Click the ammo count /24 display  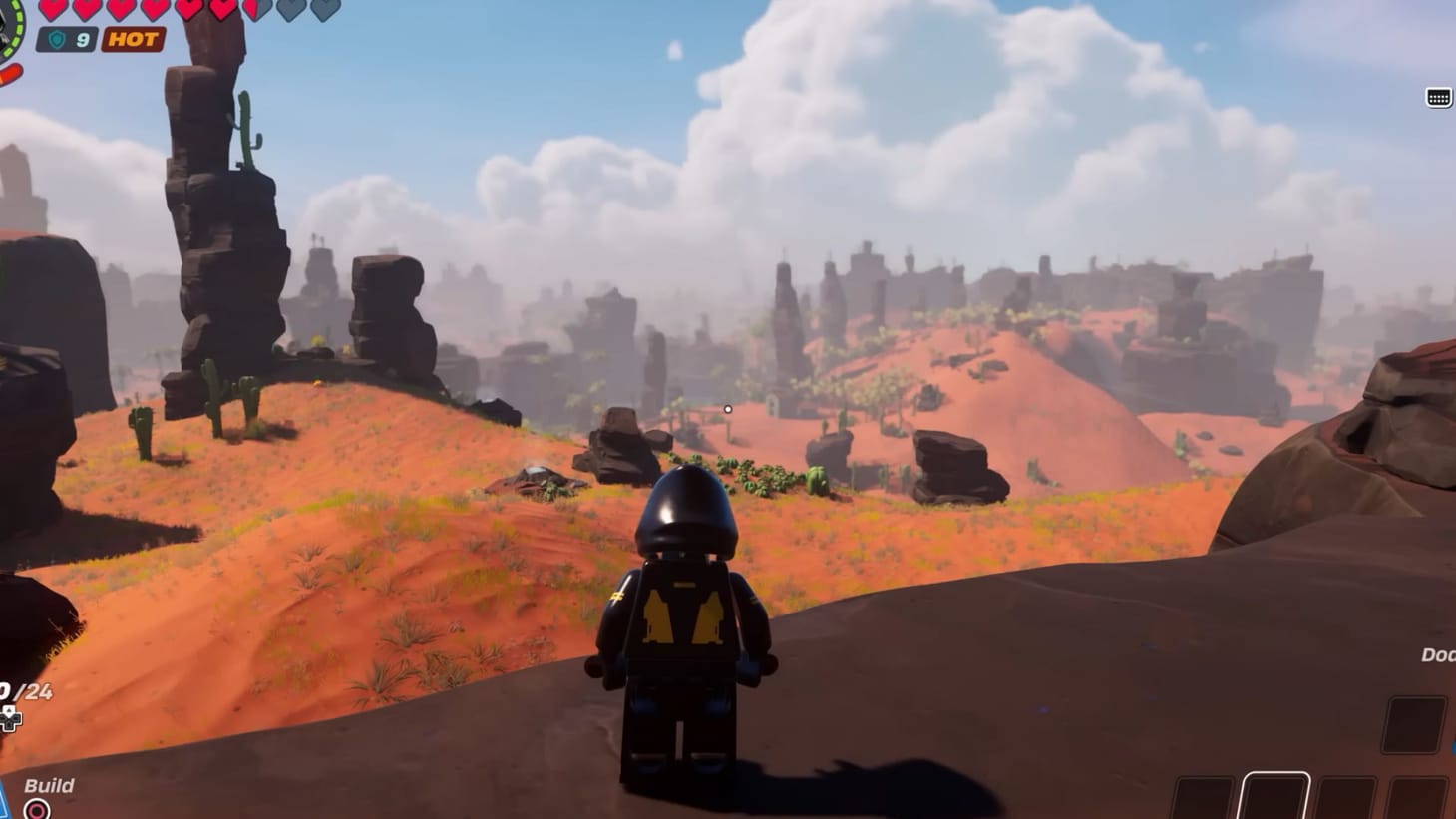(x=30, y=690)
